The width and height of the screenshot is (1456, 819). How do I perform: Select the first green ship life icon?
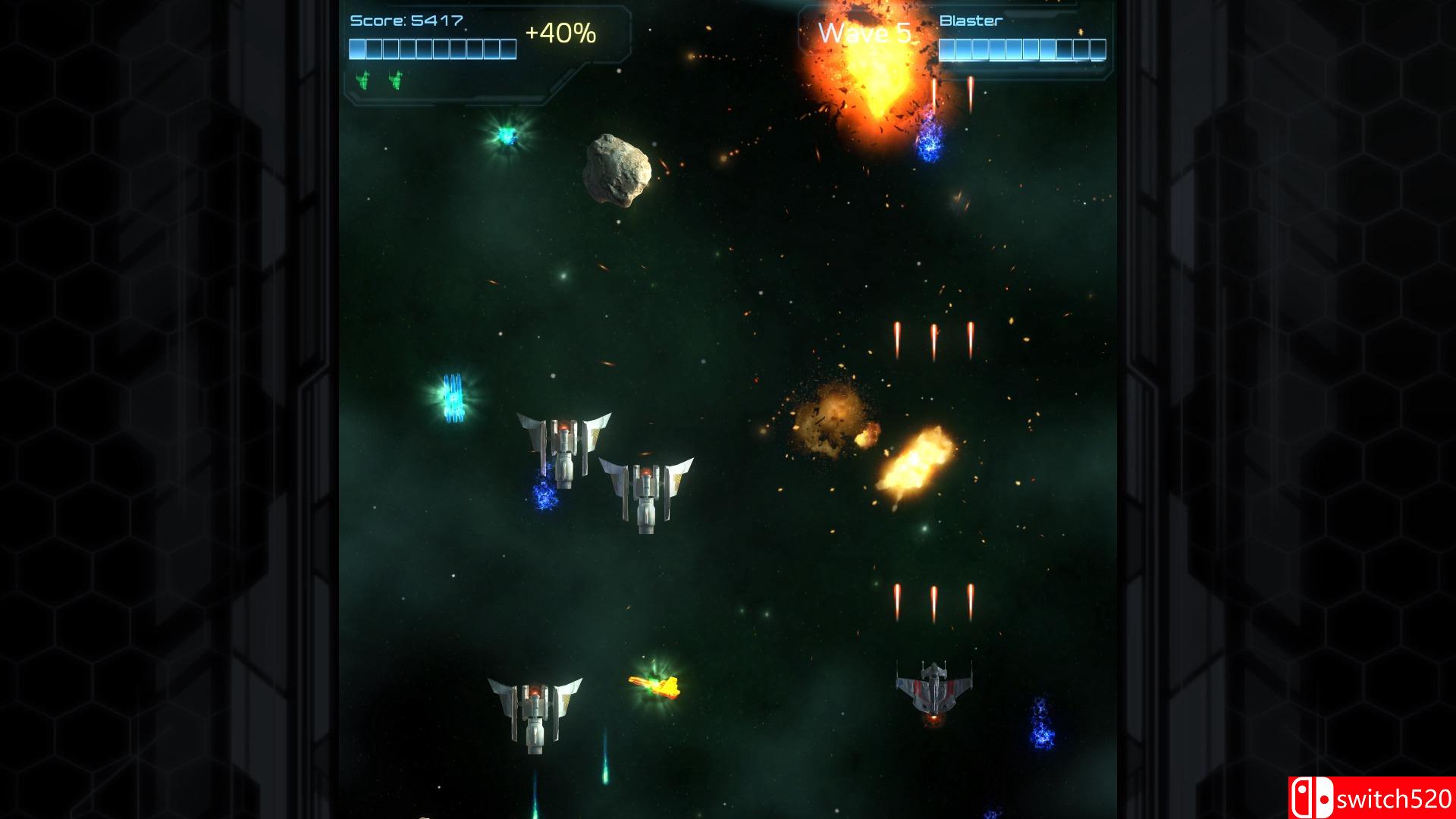(362, 79)
